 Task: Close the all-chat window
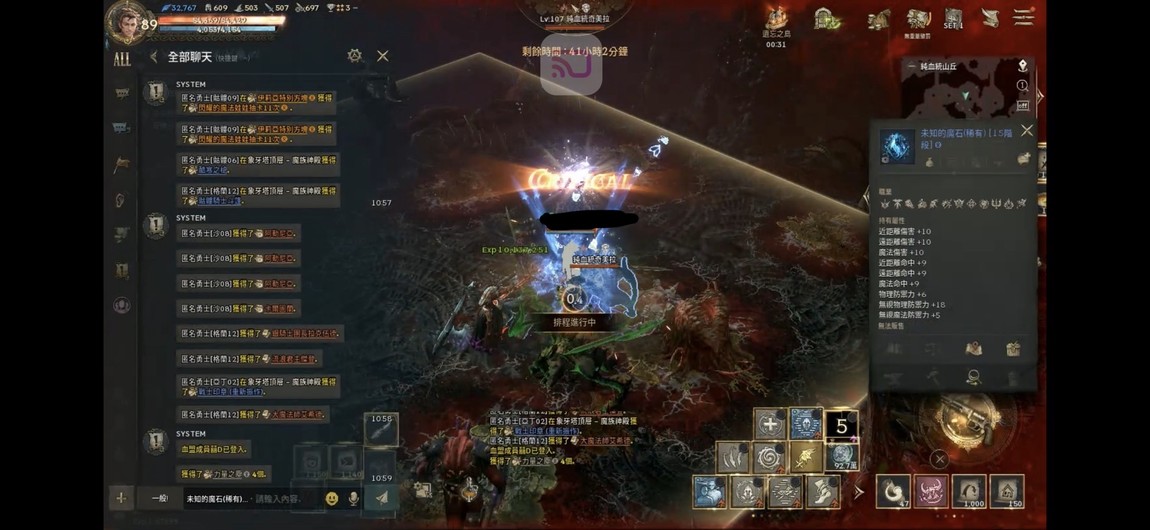coord(382,56)
